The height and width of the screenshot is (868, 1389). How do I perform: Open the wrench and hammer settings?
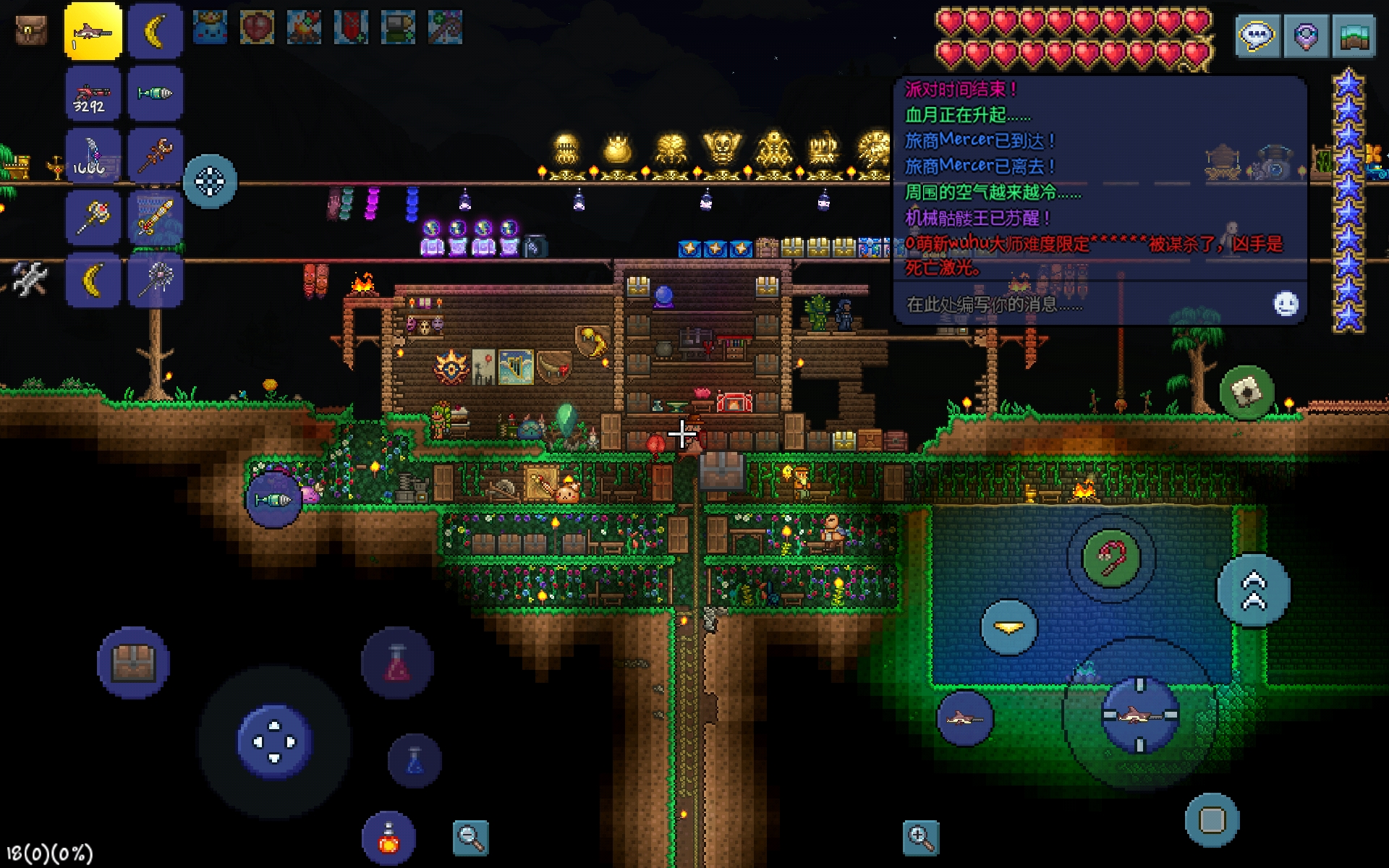pyautogui.click(x=29, y=278)
